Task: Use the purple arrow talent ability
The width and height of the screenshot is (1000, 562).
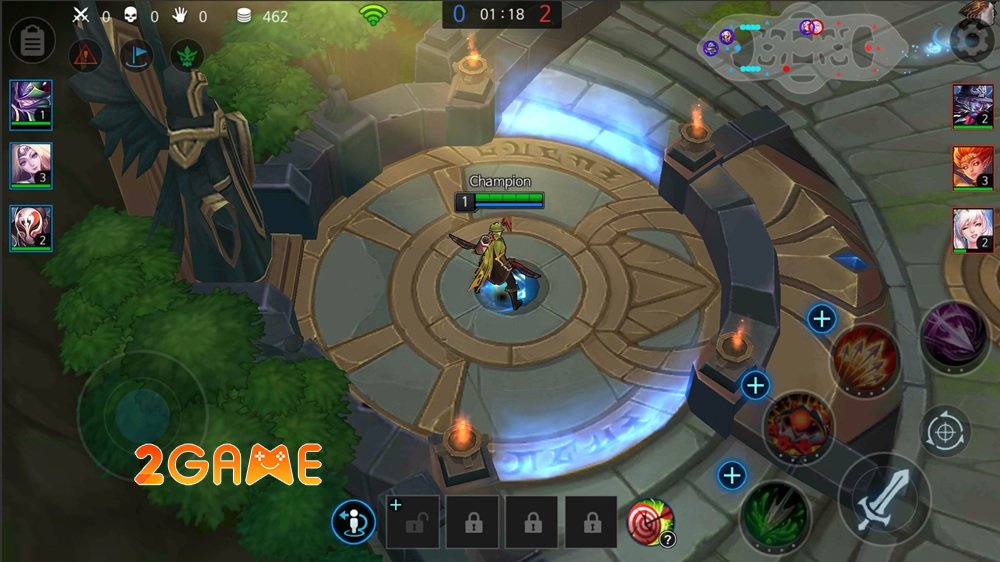Action: tap(954, 337)
